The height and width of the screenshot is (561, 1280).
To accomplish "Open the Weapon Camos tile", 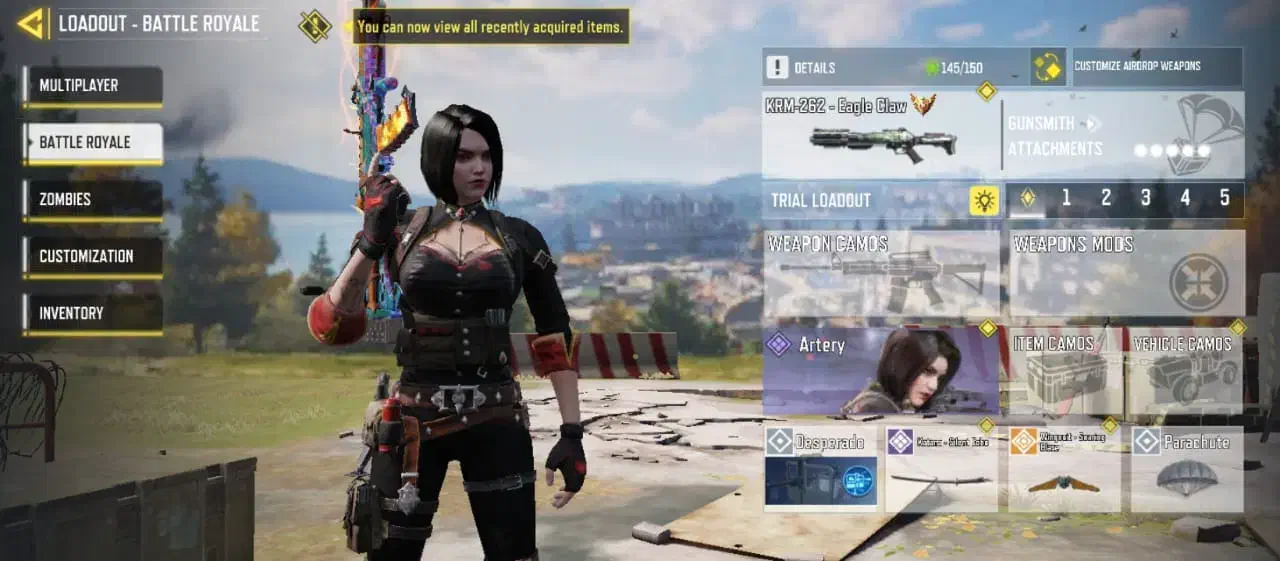I will coord(880,273).
